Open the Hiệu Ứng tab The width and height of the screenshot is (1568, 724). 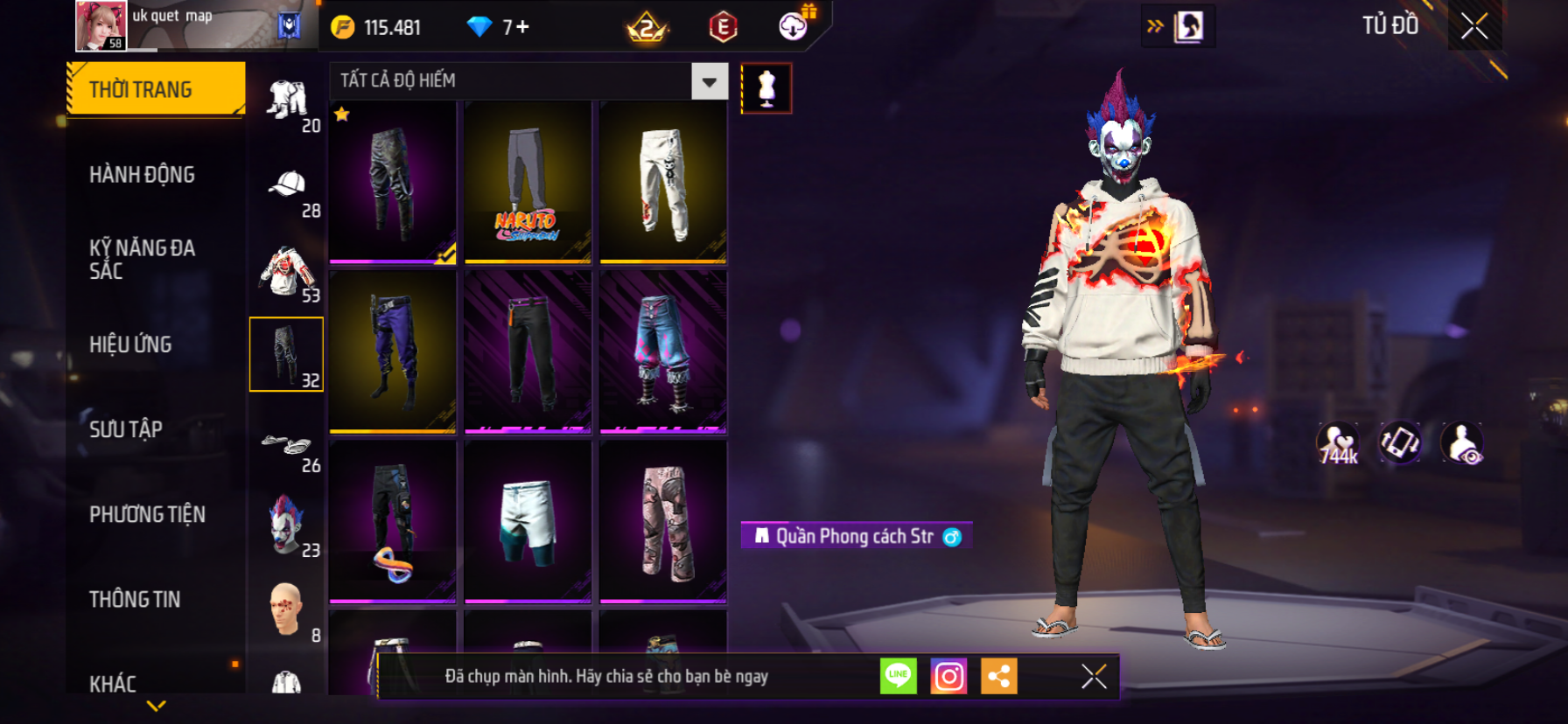point(130,345)
